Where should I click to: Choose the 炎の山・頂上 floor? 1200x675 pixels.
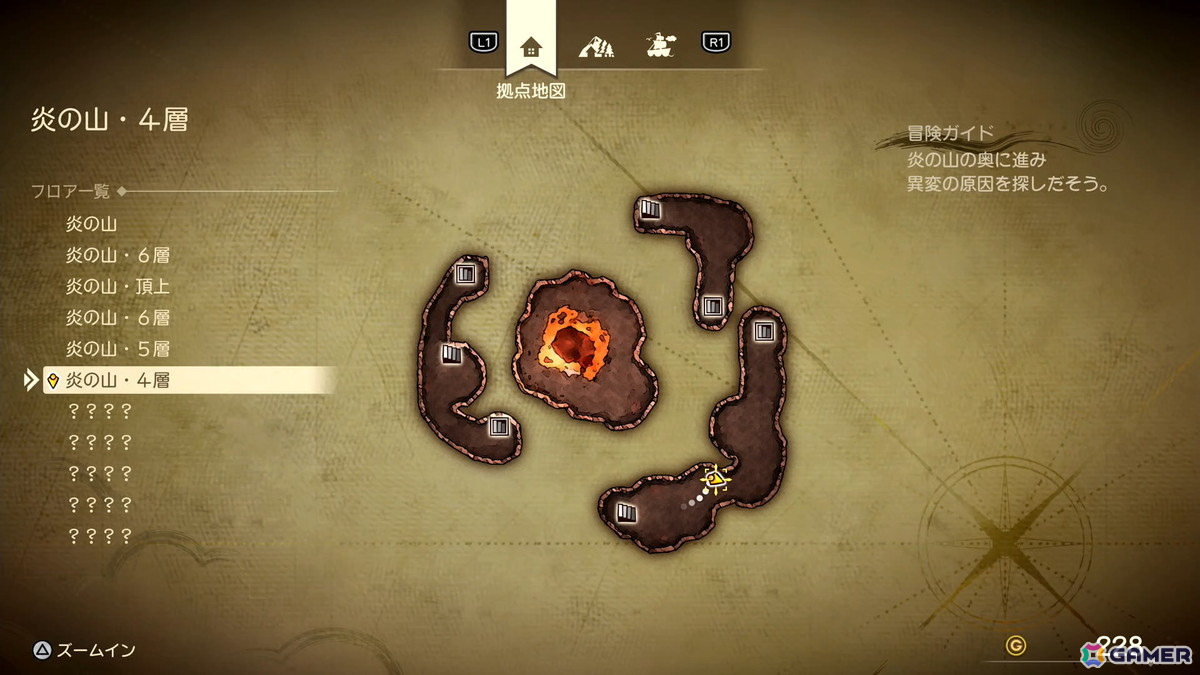117,287
